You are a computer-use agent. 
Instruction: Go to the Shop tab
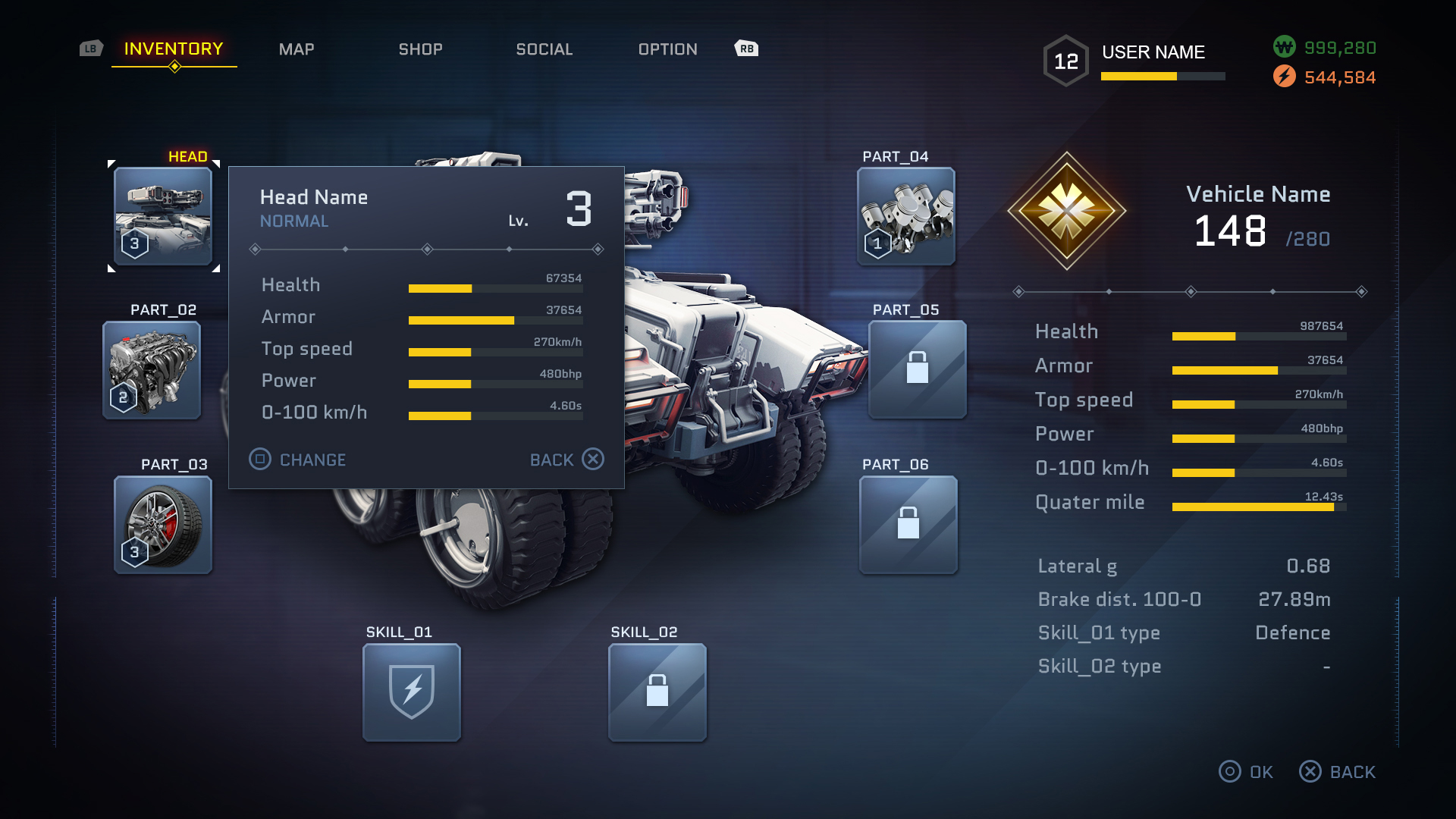pos(421,49)
